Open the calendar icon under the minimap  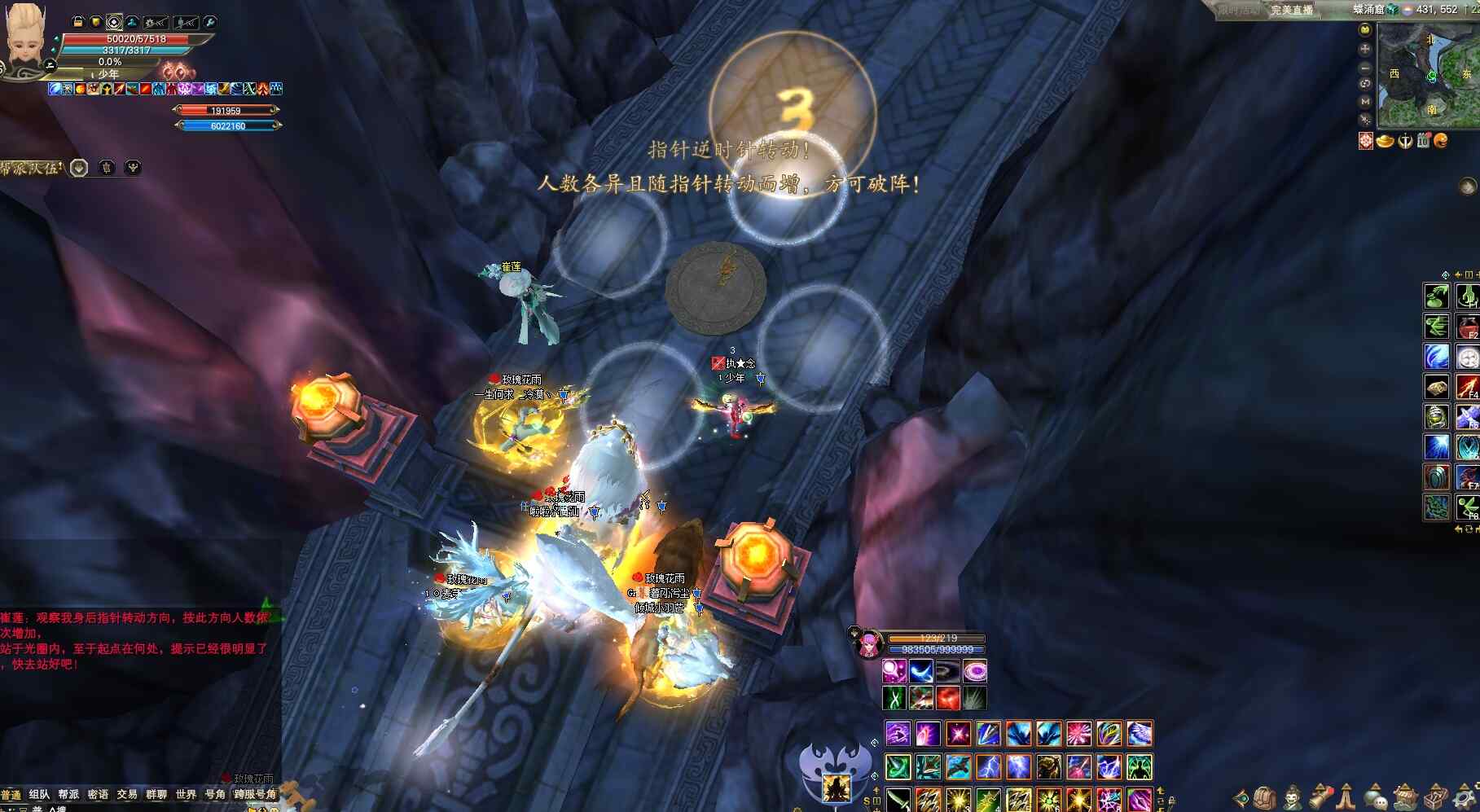click(x=1423, y=141)
